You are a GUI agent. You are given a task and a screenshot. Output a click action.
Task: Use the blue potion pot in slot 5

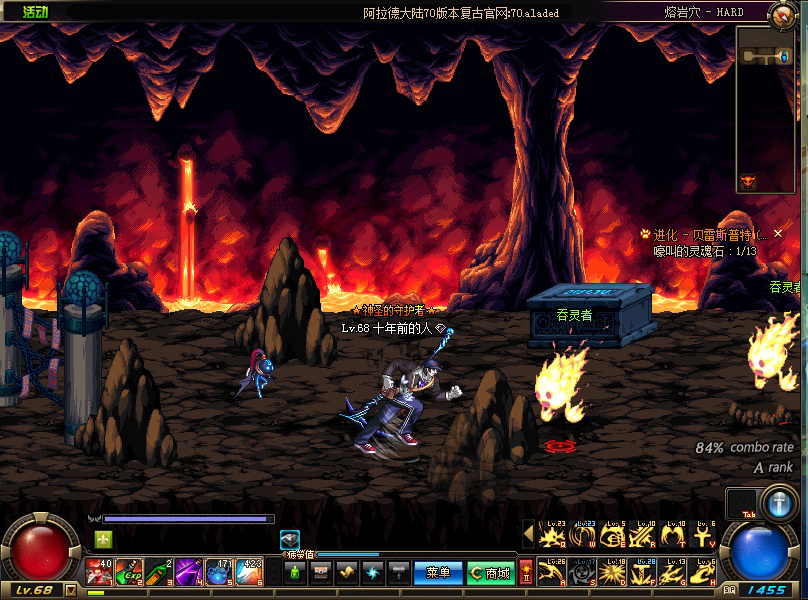(x=220, y=572)
